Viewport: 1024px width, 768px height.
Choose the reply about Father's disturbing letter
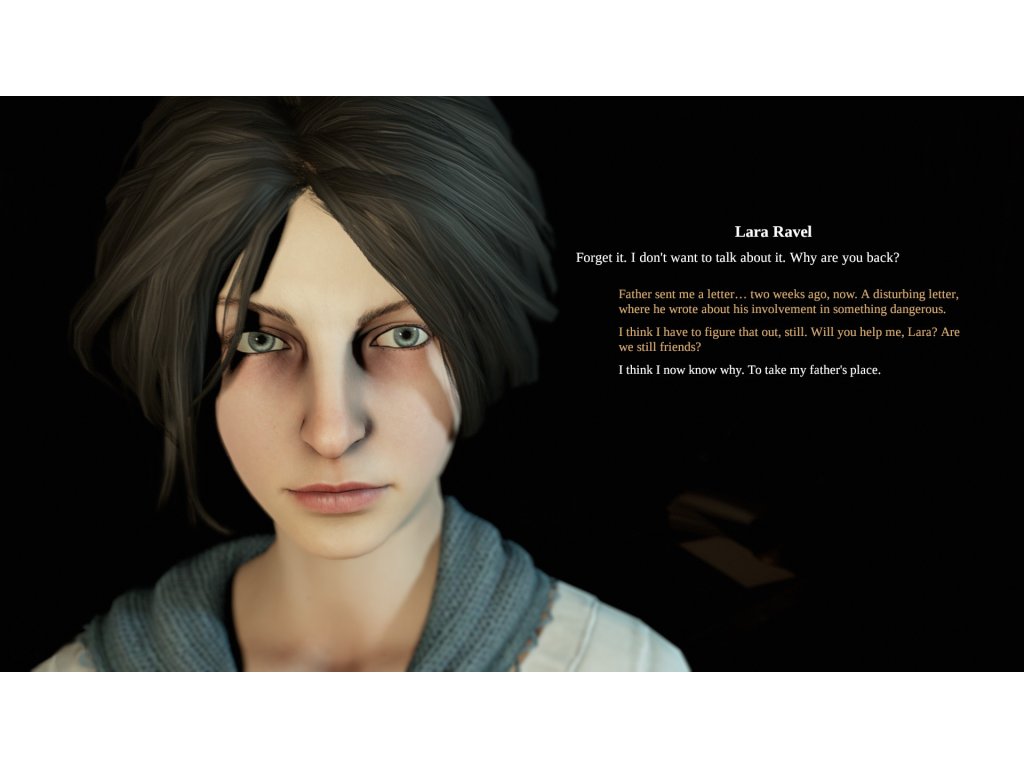click(x=788, y=301)
